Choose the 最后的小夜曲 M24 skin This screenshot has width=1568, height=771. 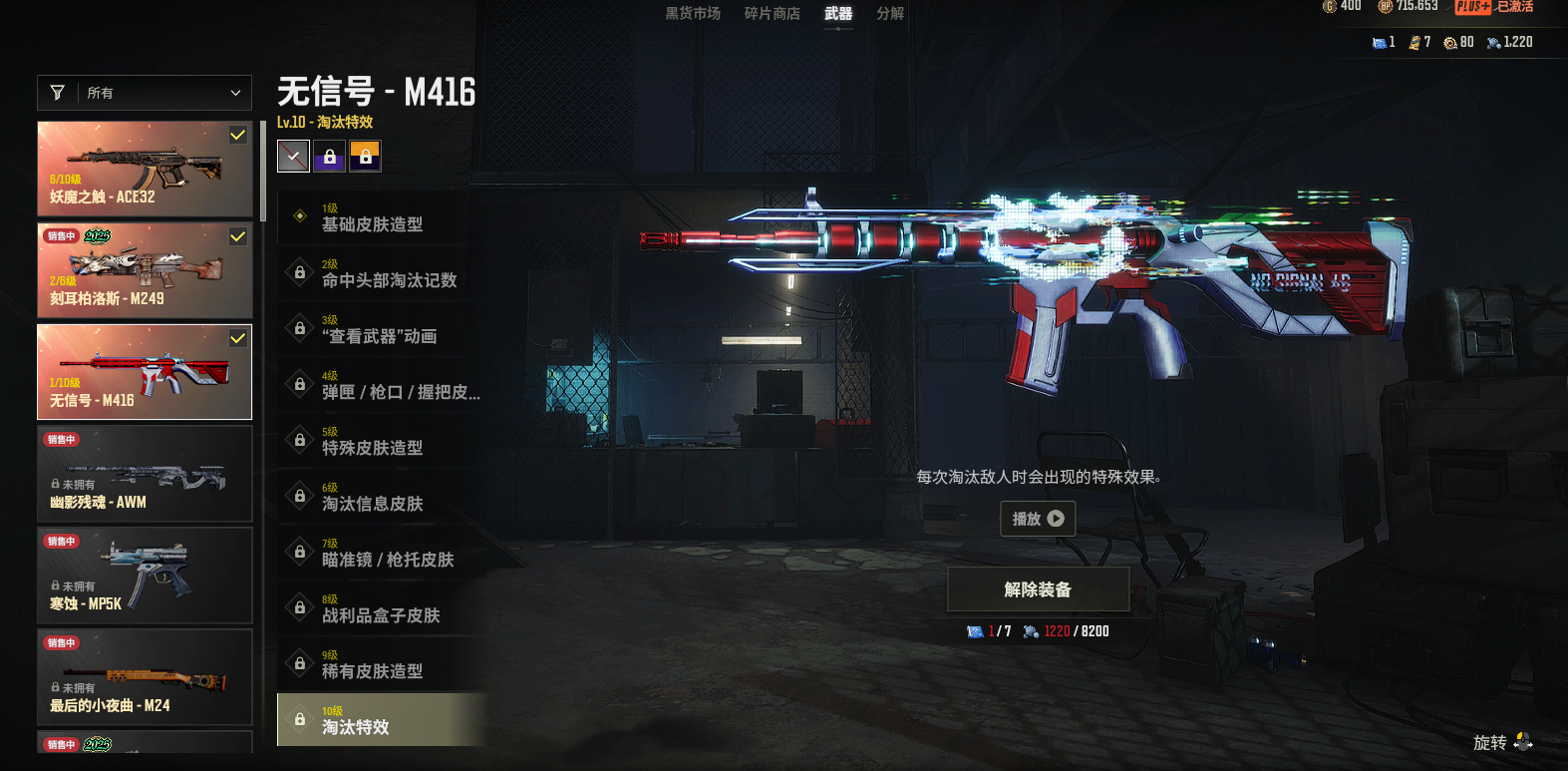(x=145, y=677)
